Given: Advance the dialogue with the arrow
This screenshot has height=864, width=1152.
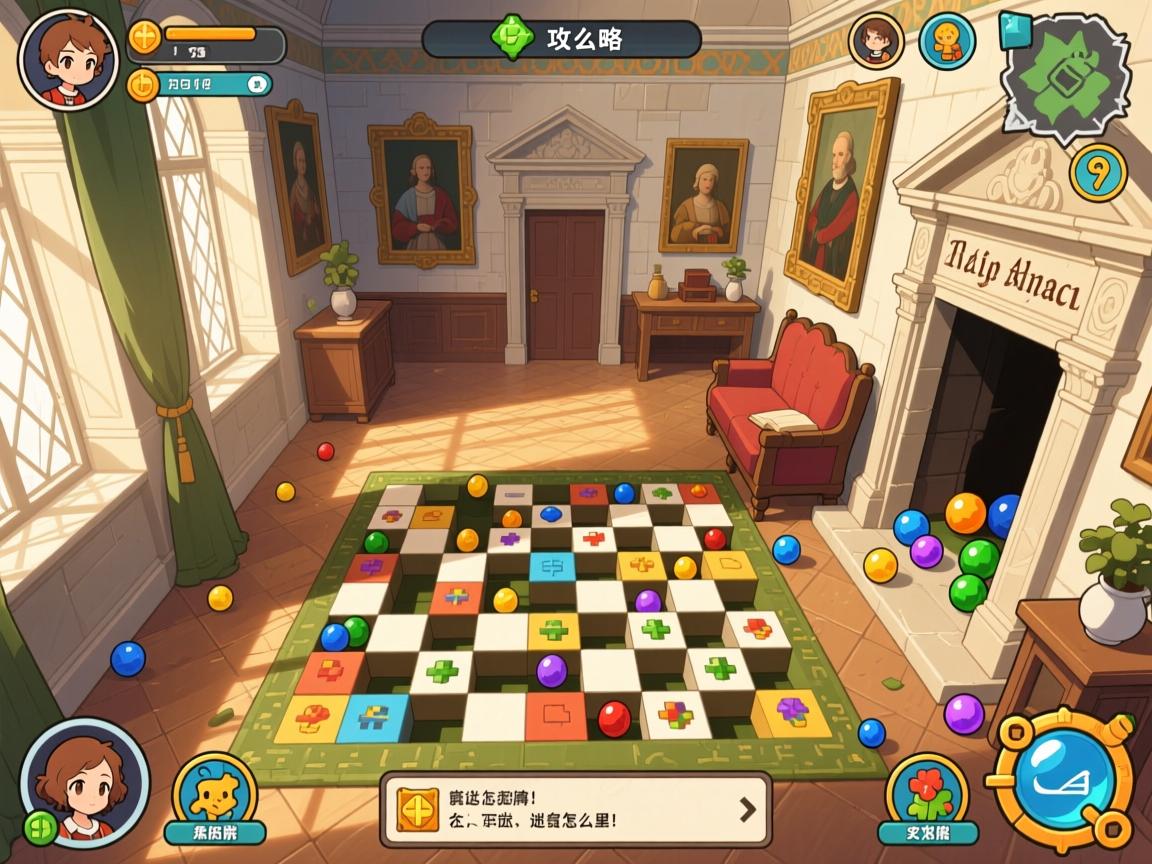Looking at the screenshot, I should (x=747, y=809).
